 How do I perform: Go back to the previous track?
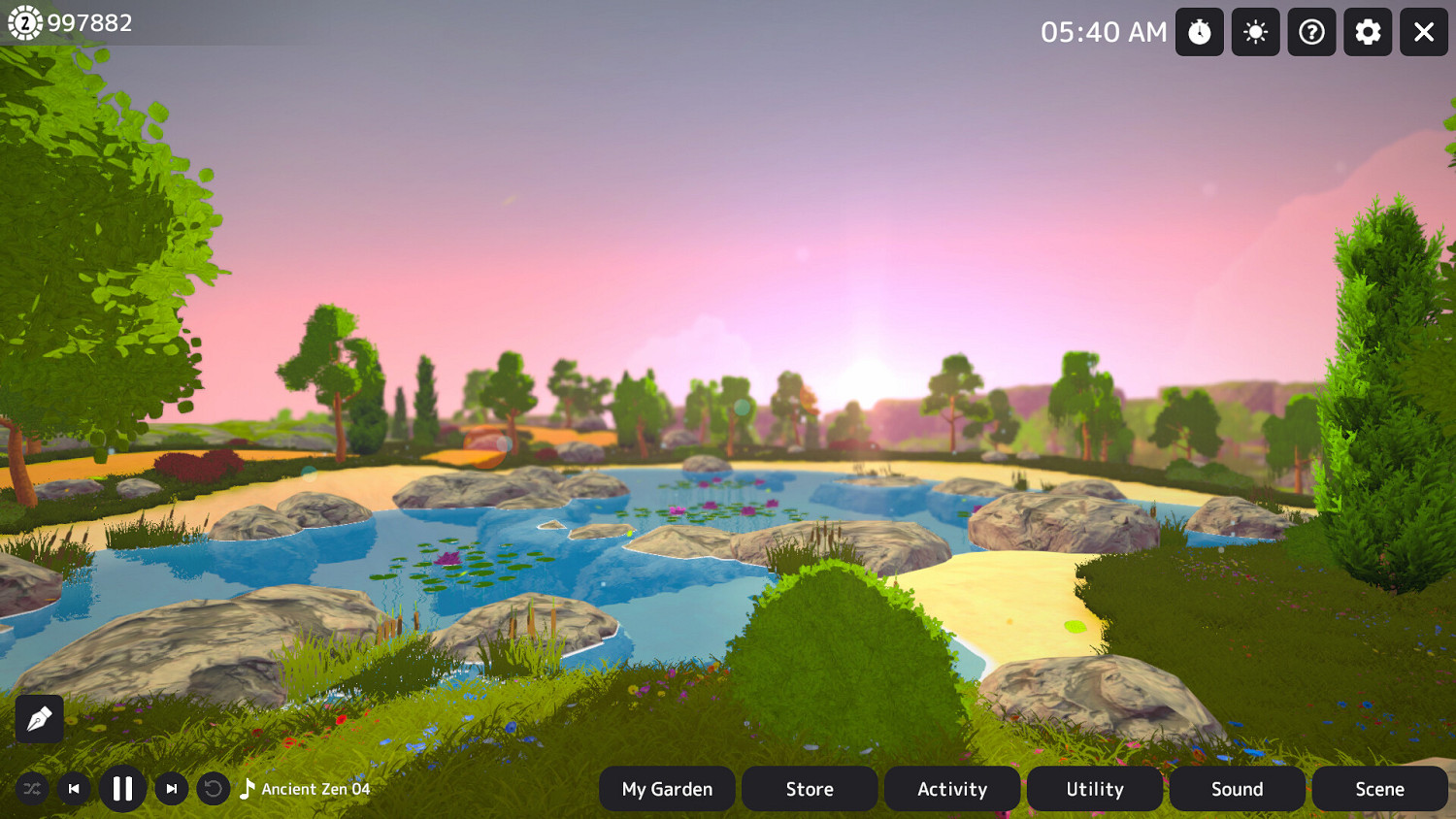(x=75, y=789)
